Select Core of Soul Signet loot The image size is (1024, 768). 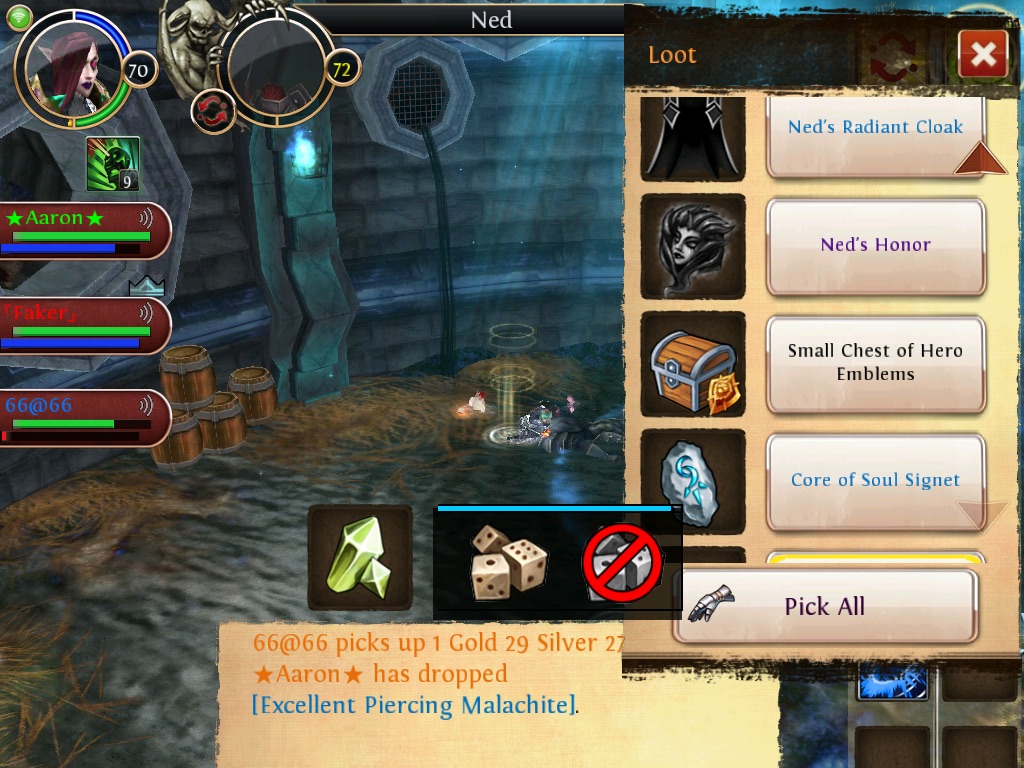[875, 481]
